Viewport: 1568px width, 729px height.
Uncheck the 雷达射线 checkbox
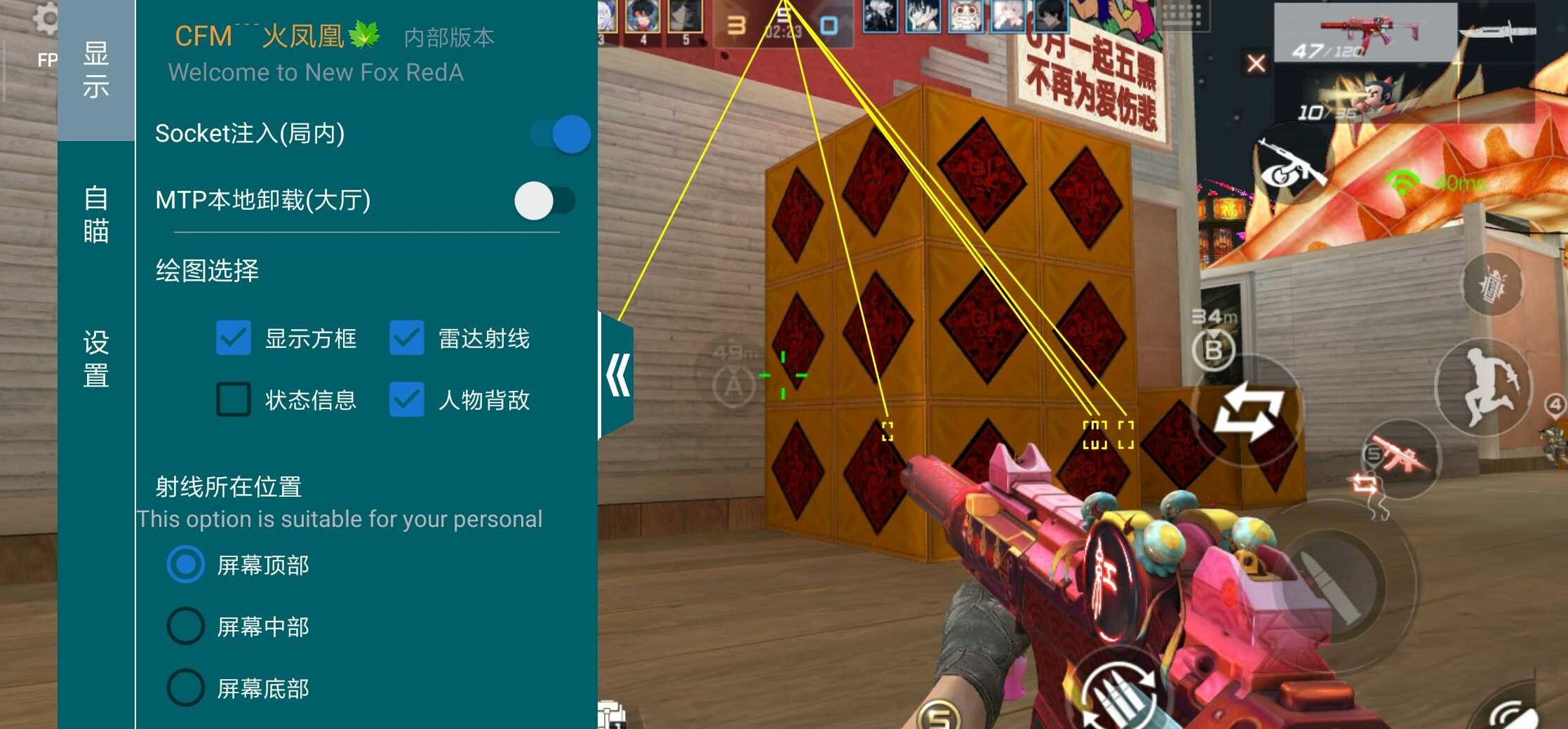coord(407,338)
